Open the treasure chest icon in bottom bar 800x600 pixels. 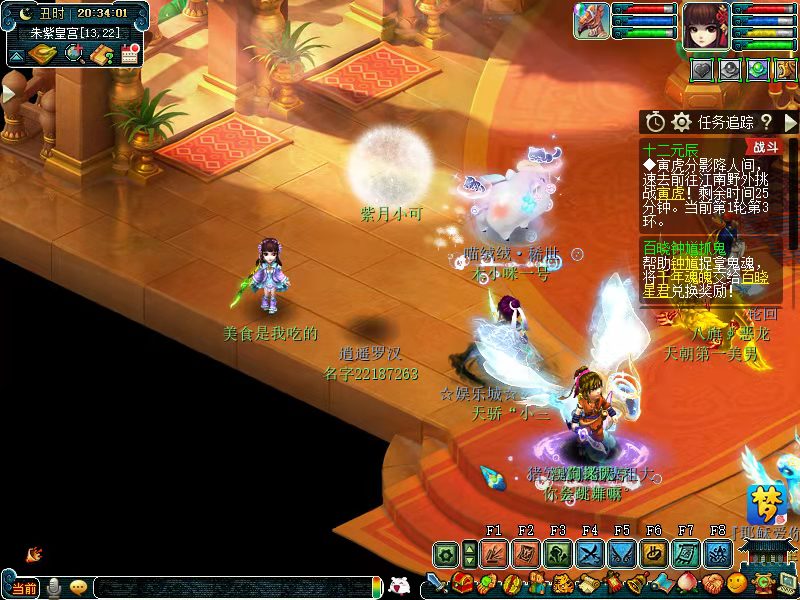pyautogui.click(x=463, y=583)
